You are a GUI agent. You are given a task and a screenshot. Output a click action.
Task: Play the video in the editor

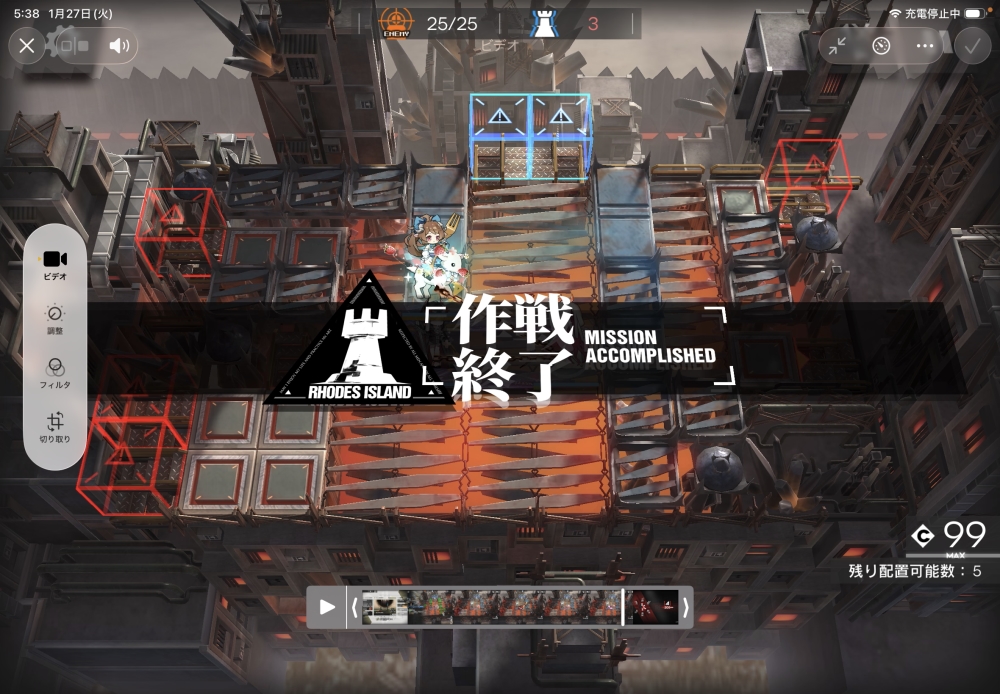tap(327, 606)
